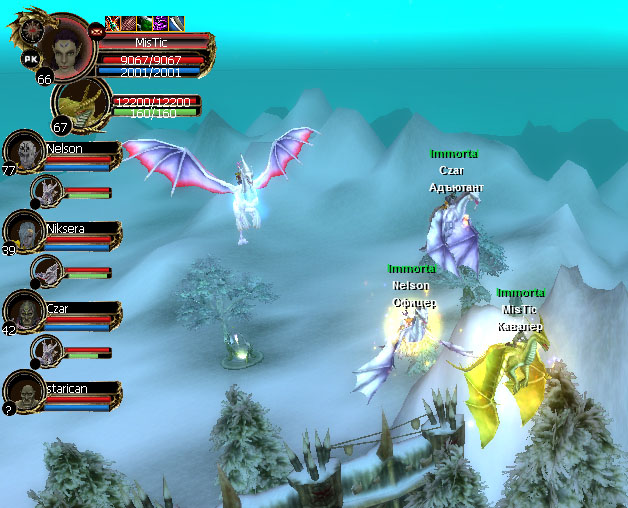Target Czar's dragon pet portrait
The height and width of the screenshot is (508, 628).
pos(47,350)
